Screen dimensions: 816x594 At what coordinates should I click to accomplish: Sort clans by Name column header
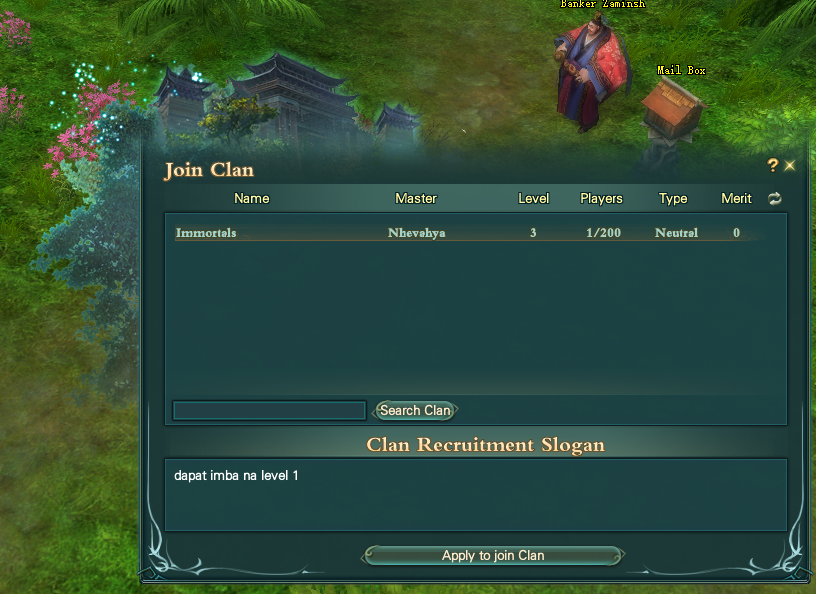click(x=252, y=198)
